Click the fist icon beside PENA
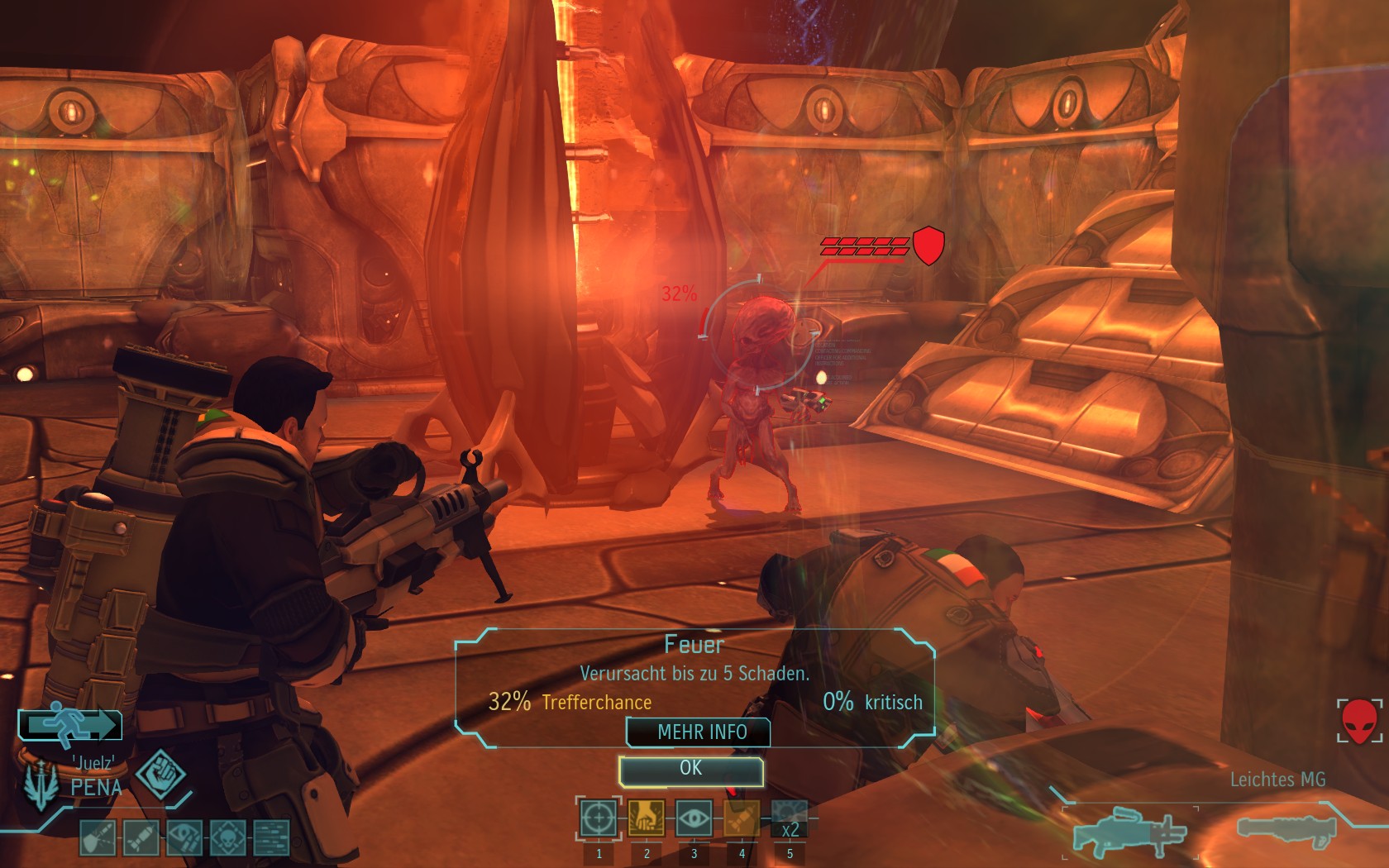Viewport: 1389px width, 868px height. pos(161,774)
